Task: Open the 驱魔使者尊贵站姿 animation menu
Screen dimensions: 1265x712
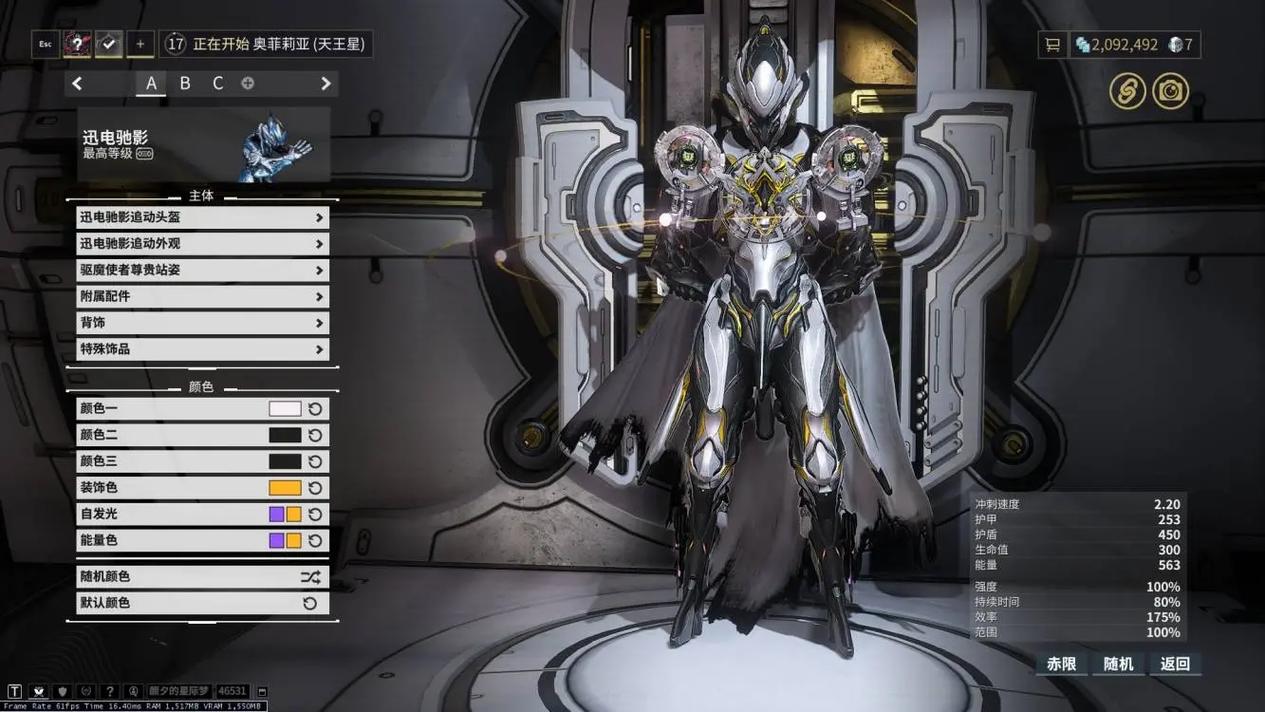Action: [202, 270]
